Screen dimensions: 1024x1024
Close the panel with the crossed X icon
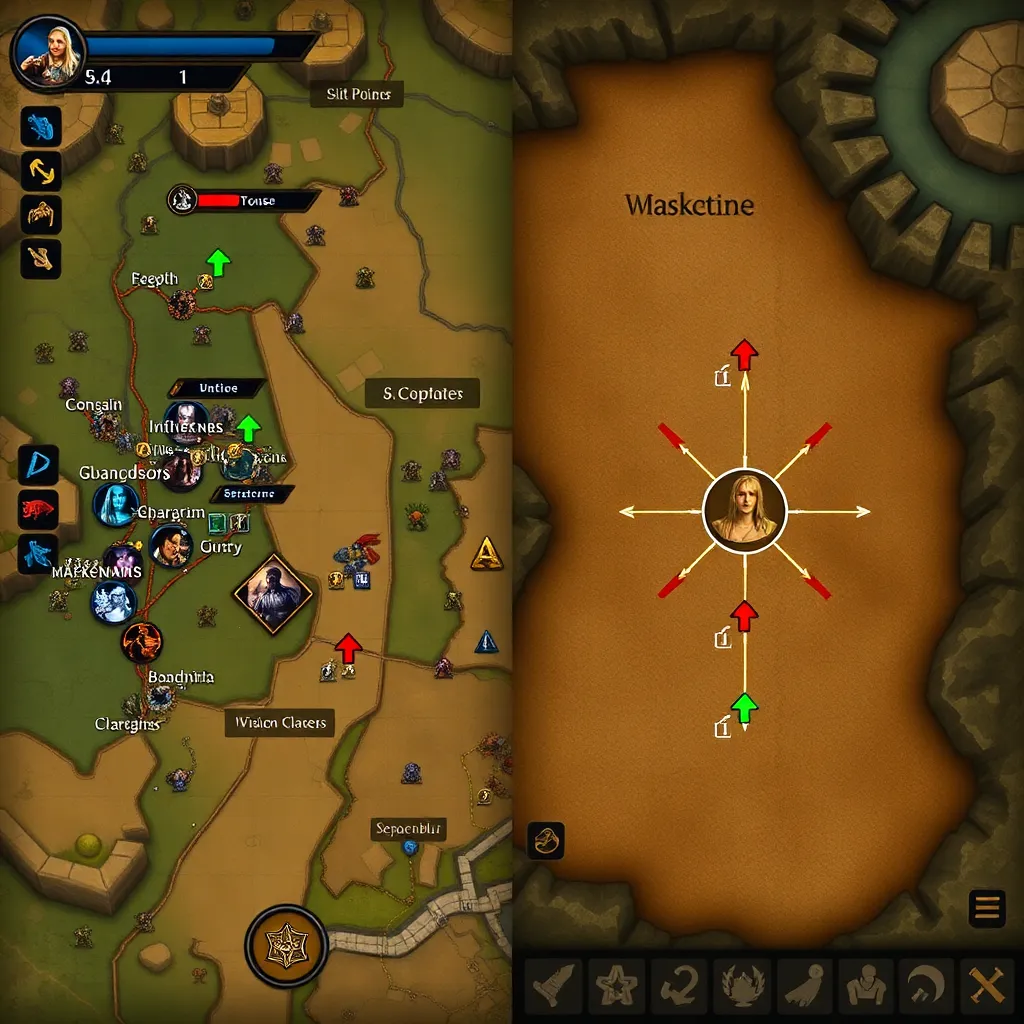pyautogui.click(x=985, y=987)
